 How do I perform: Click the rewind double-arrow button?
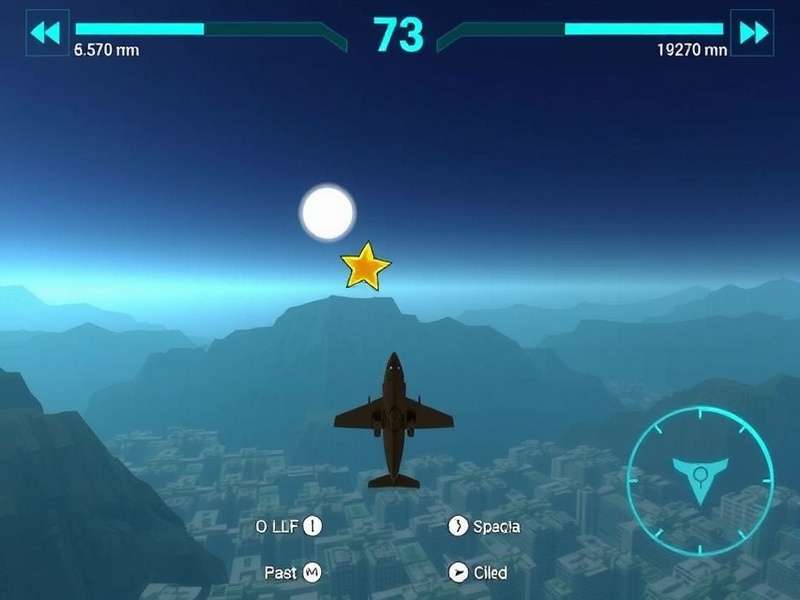[46, 32]
